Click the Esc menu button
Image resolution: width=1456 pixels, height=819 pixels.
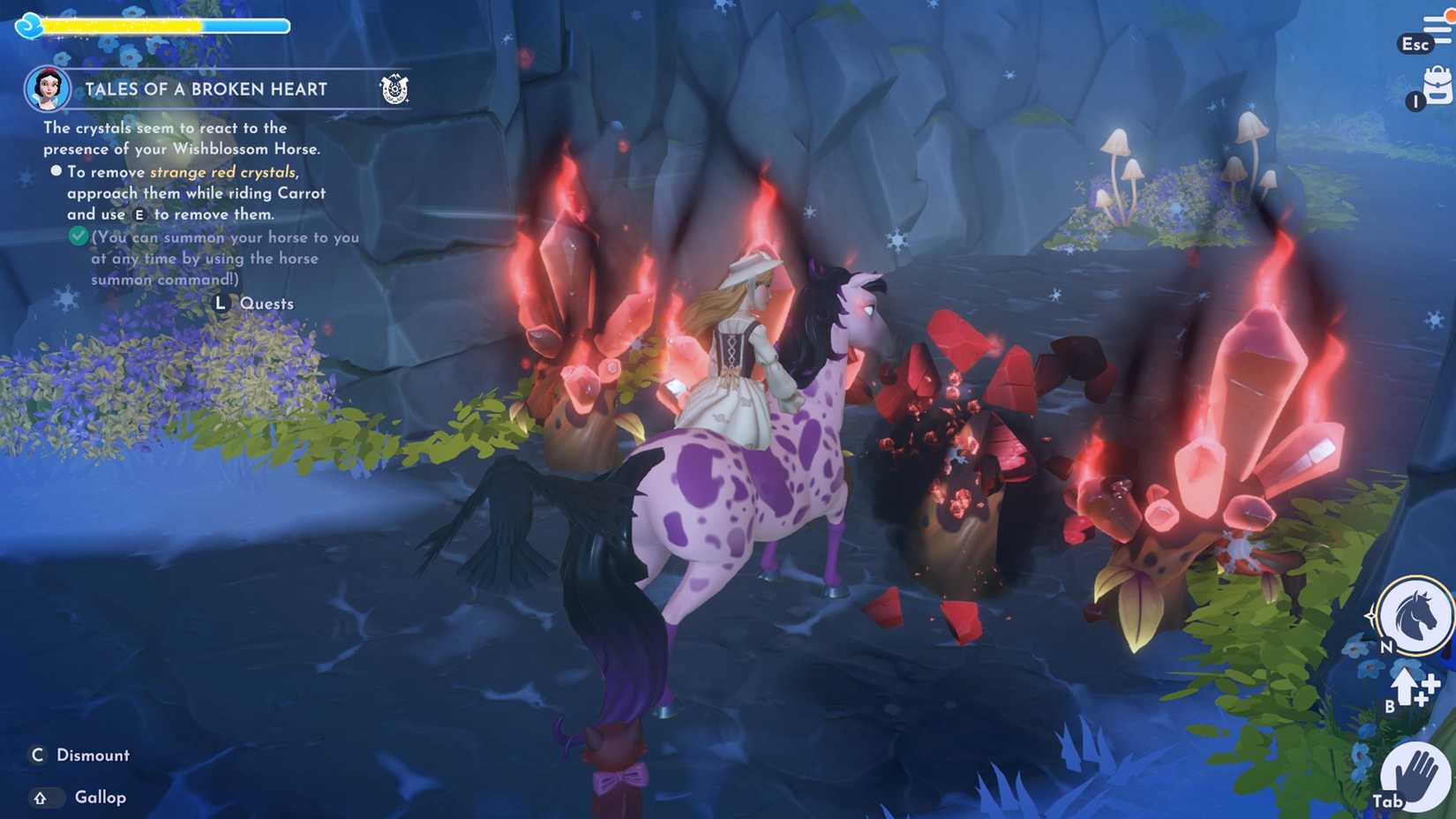[x=1415, y=43]
